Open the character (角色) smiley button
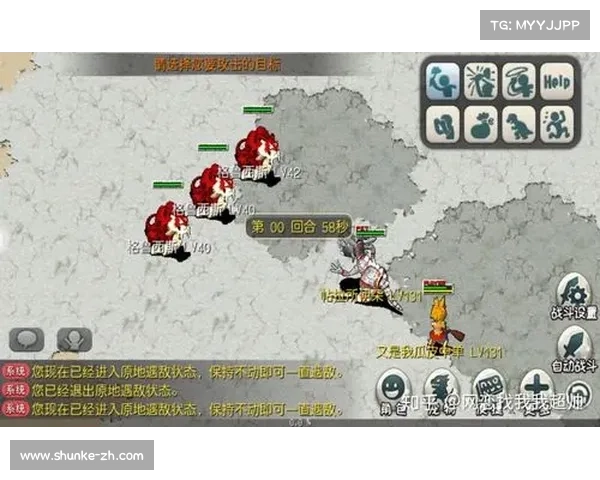Screen dimensions: 600x480 (395, 387)
